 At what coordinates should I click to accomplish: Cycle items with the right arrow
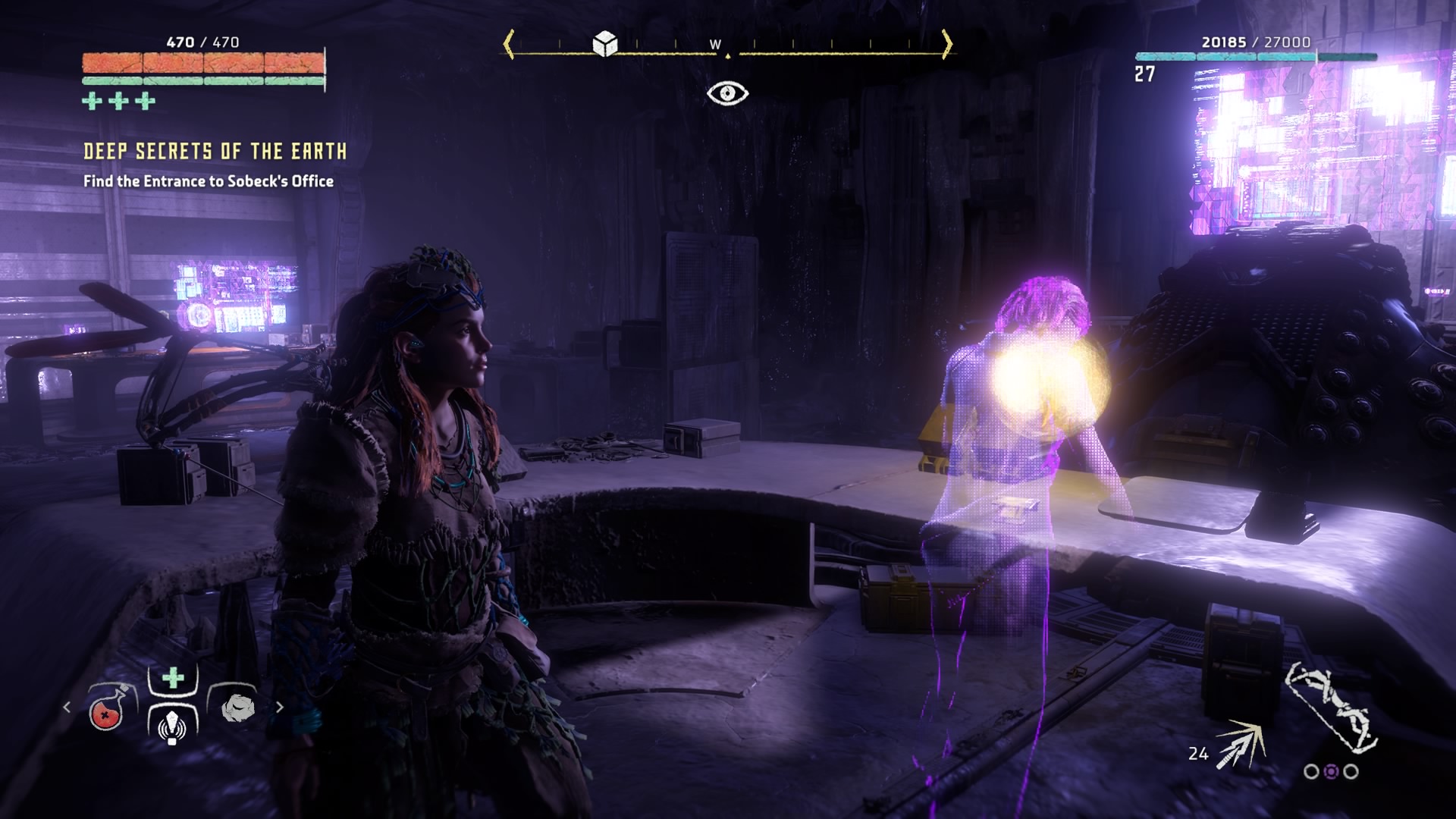click(x=280, y=708)
